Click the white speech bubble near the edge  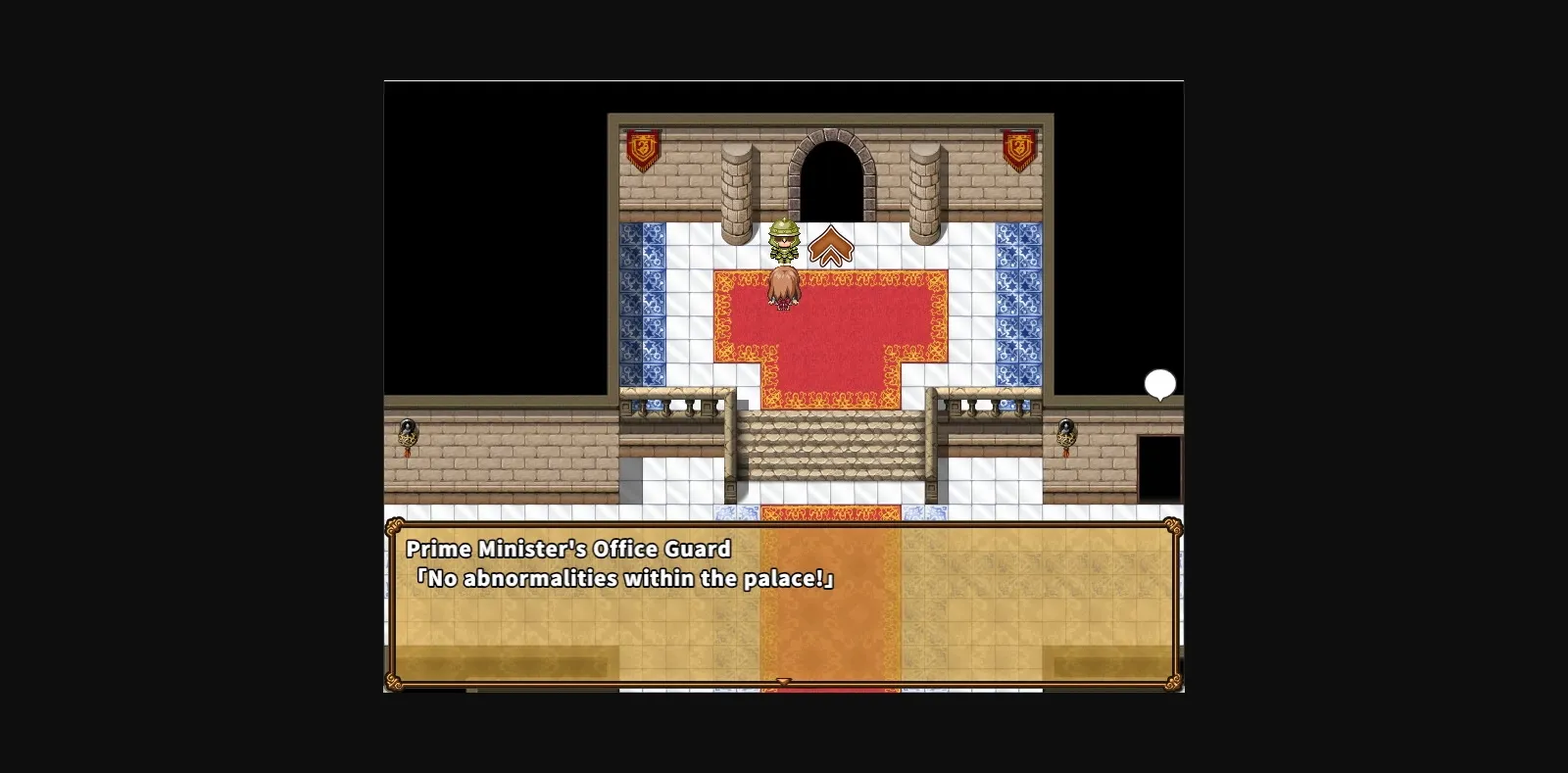click(1160, 384)
